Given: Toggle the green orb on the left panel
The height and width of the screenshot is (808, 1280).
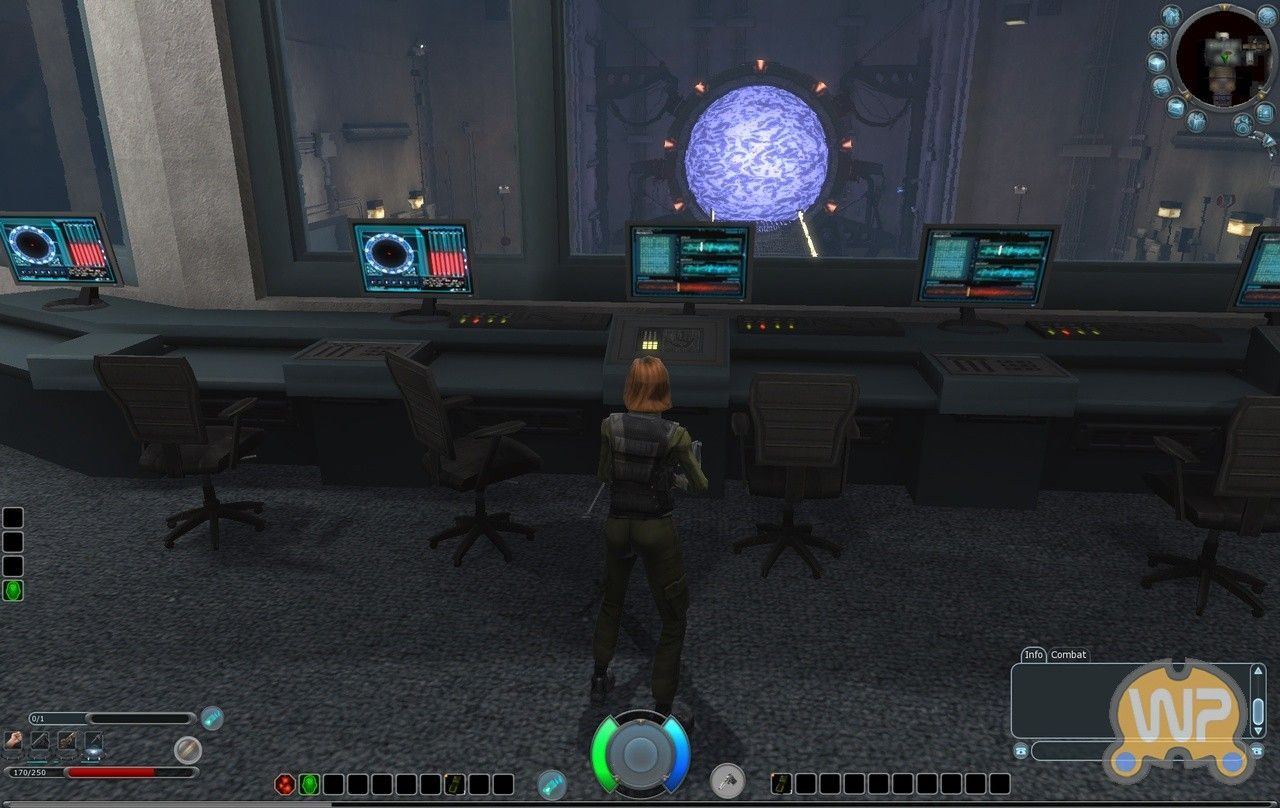Looking at the screenshot, I should point(12,589).
